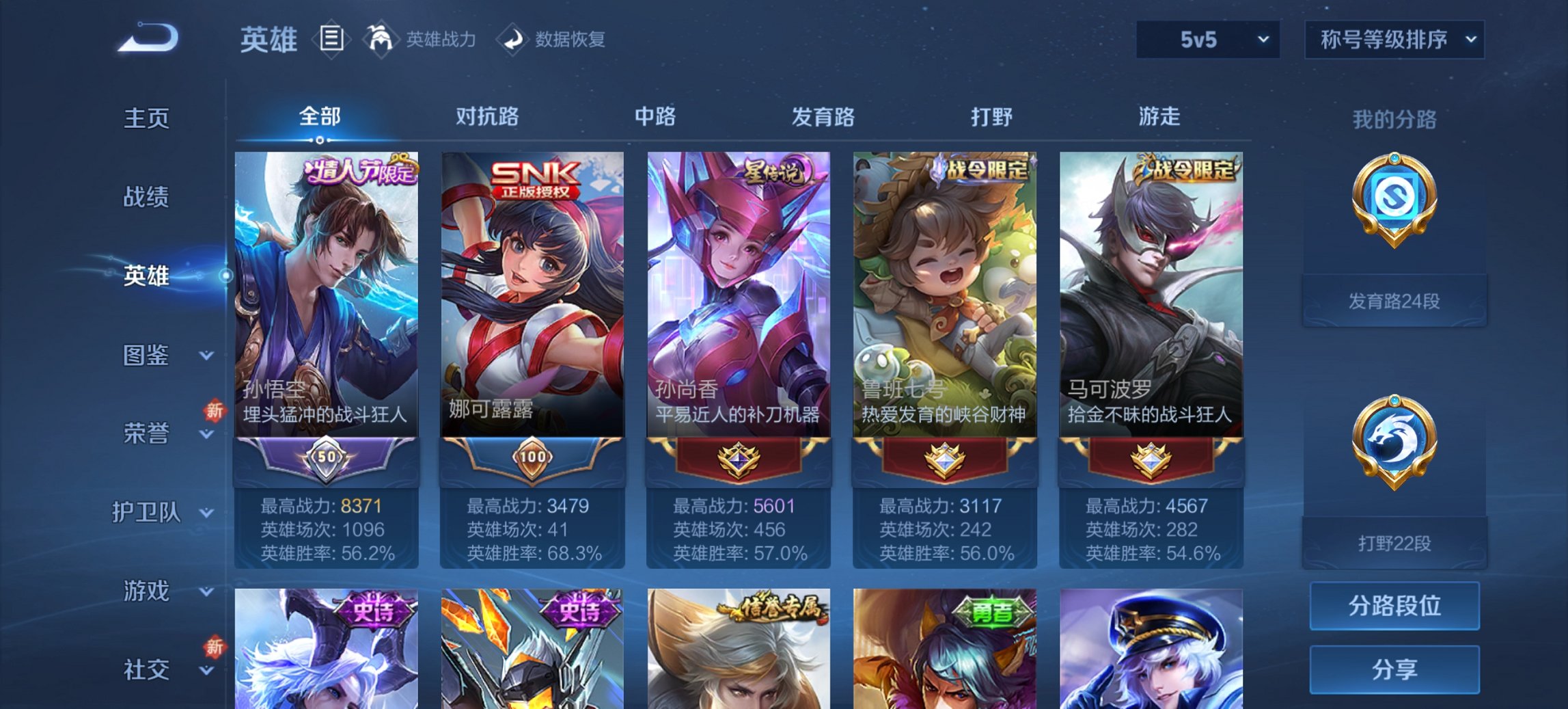Screen dimensions: 1568x709
Task: Click the 分路段位 button
Action: 1394,607
